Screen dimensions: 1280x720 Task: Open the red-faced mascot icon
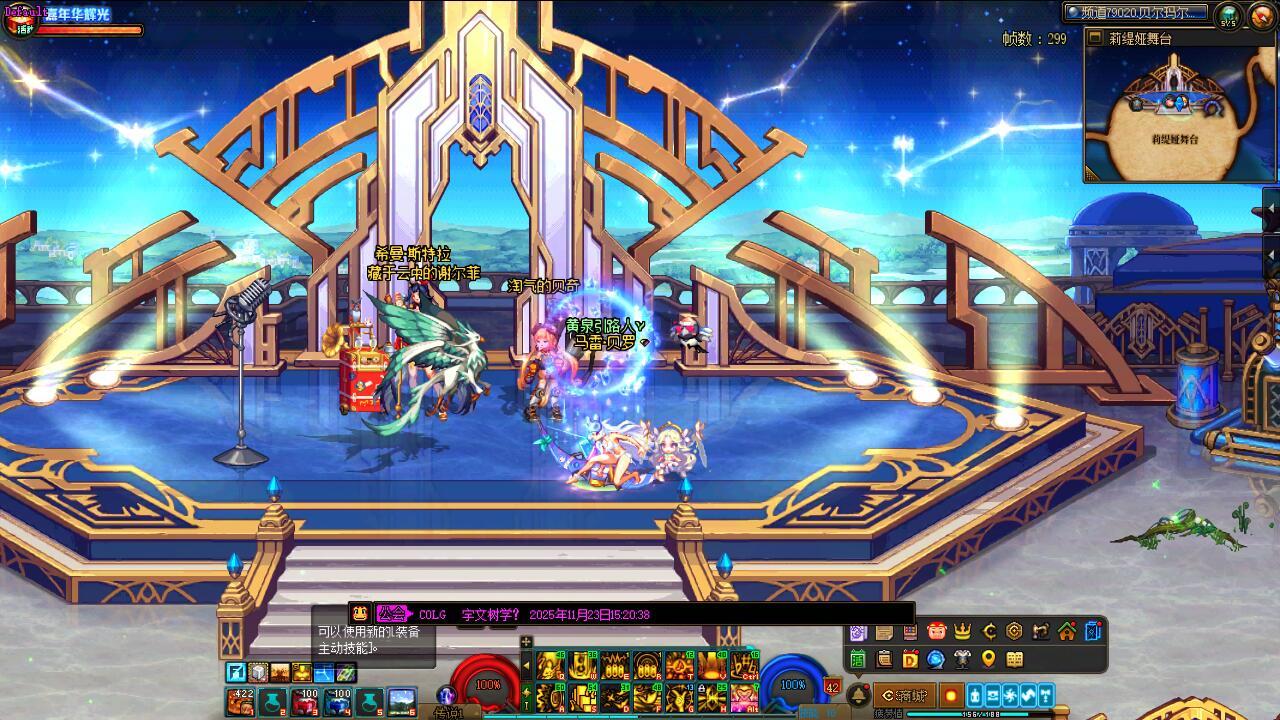pos(936,631)
